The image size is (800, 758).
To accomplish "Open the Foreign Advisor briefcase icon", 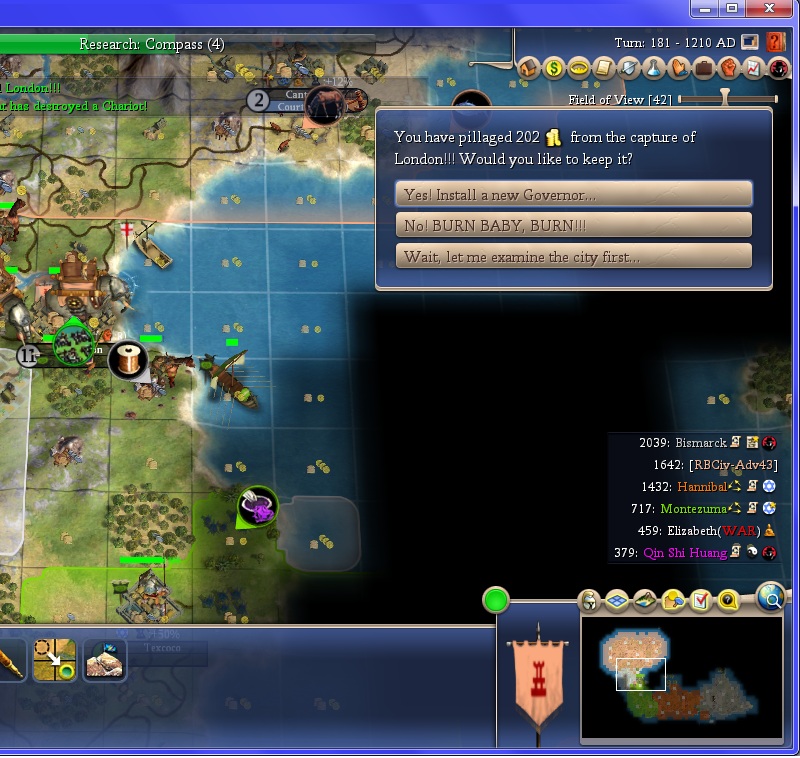I will tap(704, 68).
